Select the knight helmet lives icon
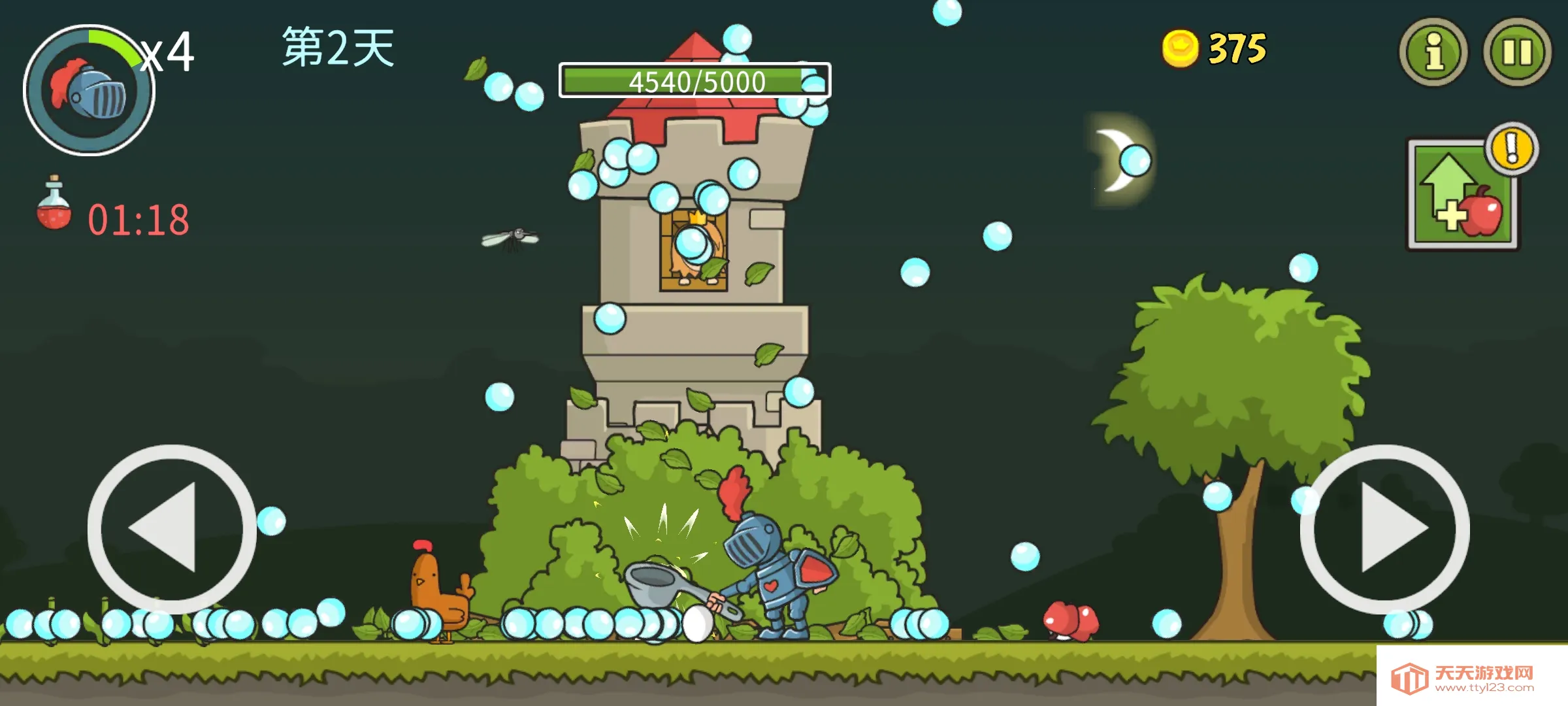Screen dimensions: 1568x706 point(90,90)
